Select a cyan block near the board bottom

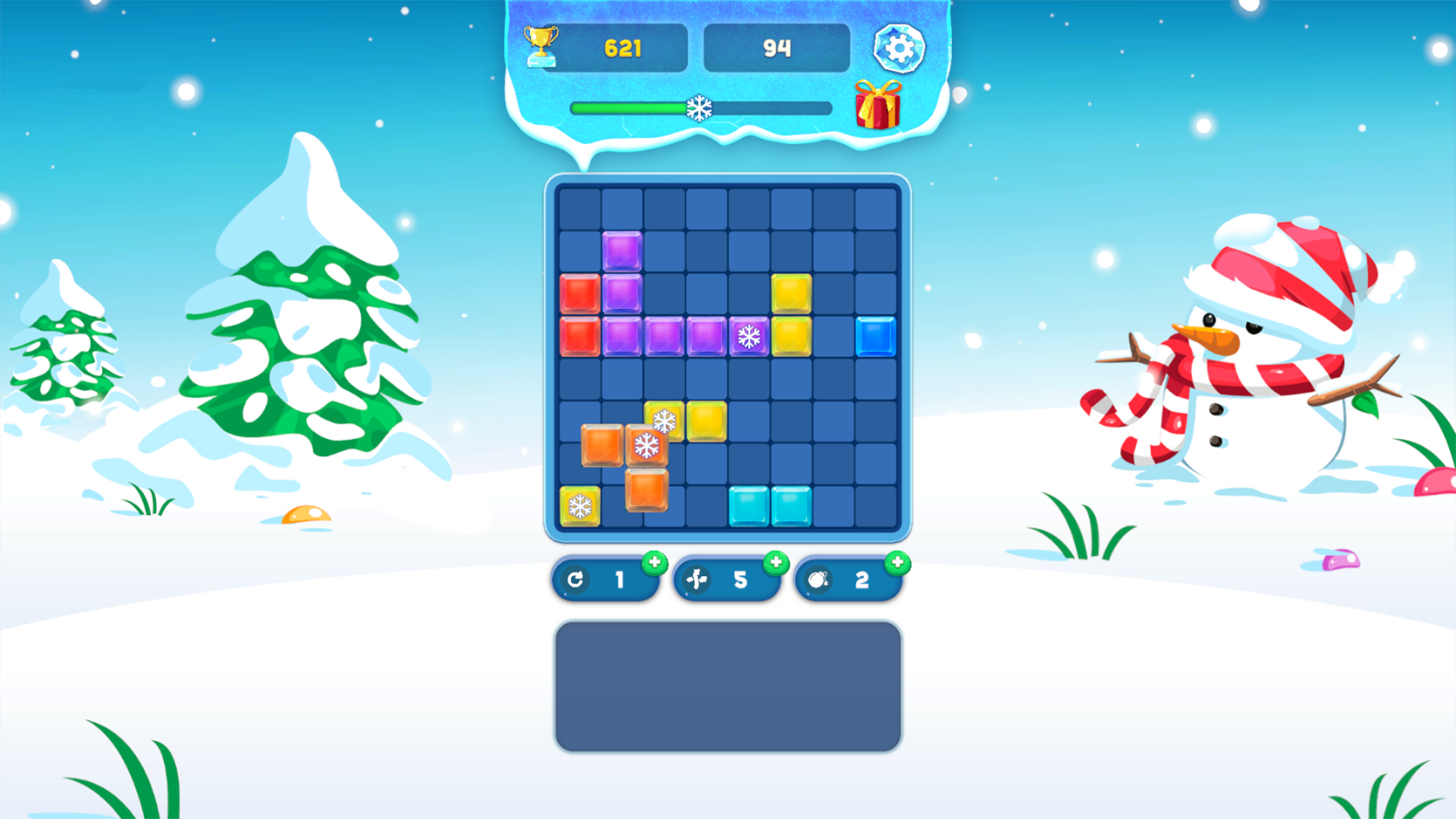pos(749,506)
